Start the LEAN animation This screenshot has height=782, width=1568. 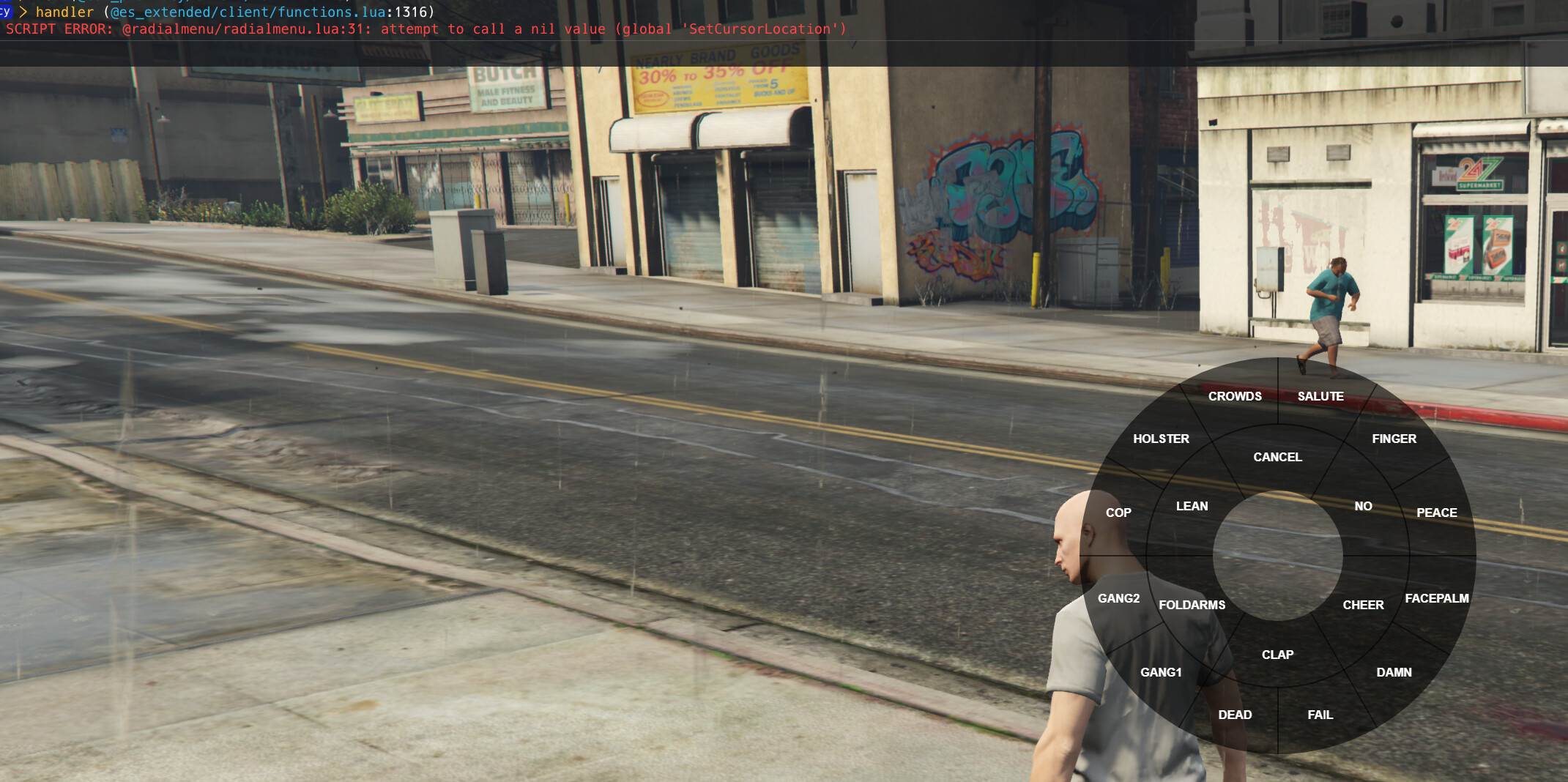[x=1192, y=505]
